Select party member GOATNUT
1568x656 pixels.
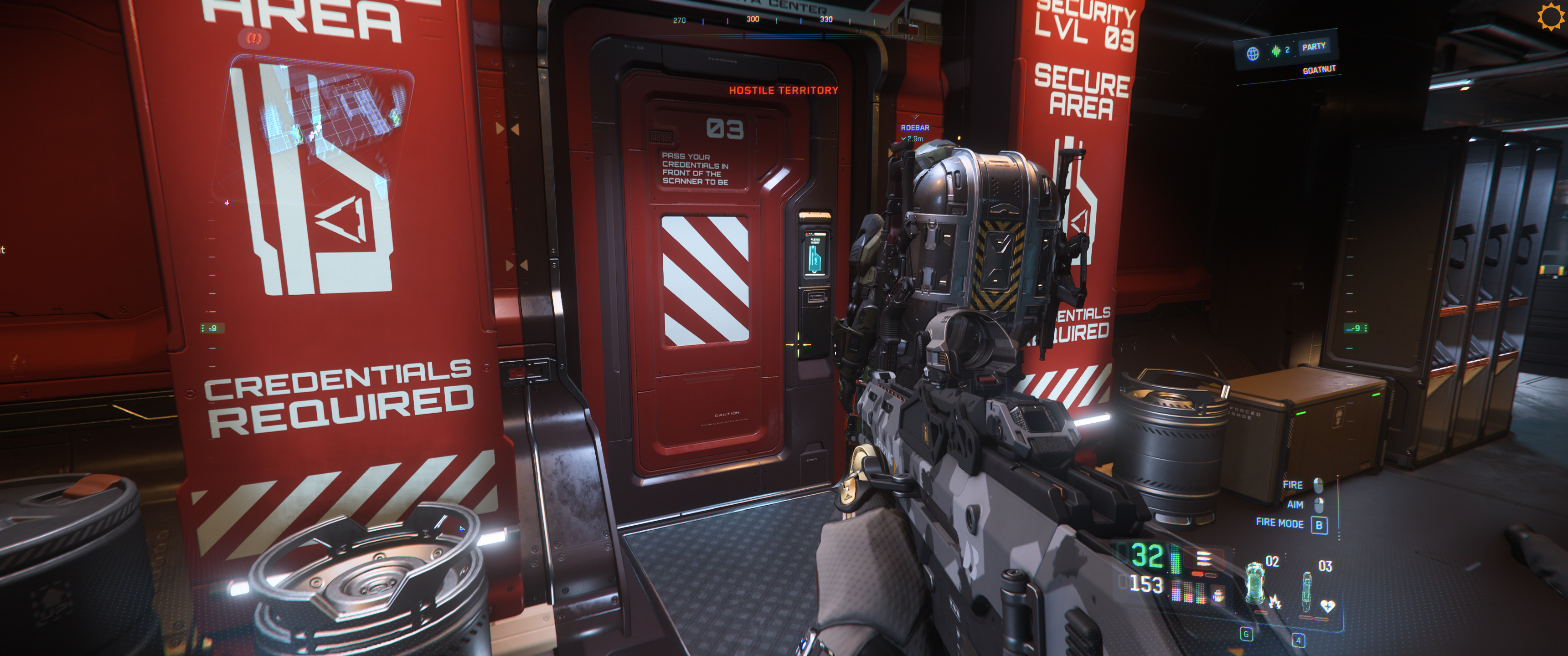click(1318, 70)
